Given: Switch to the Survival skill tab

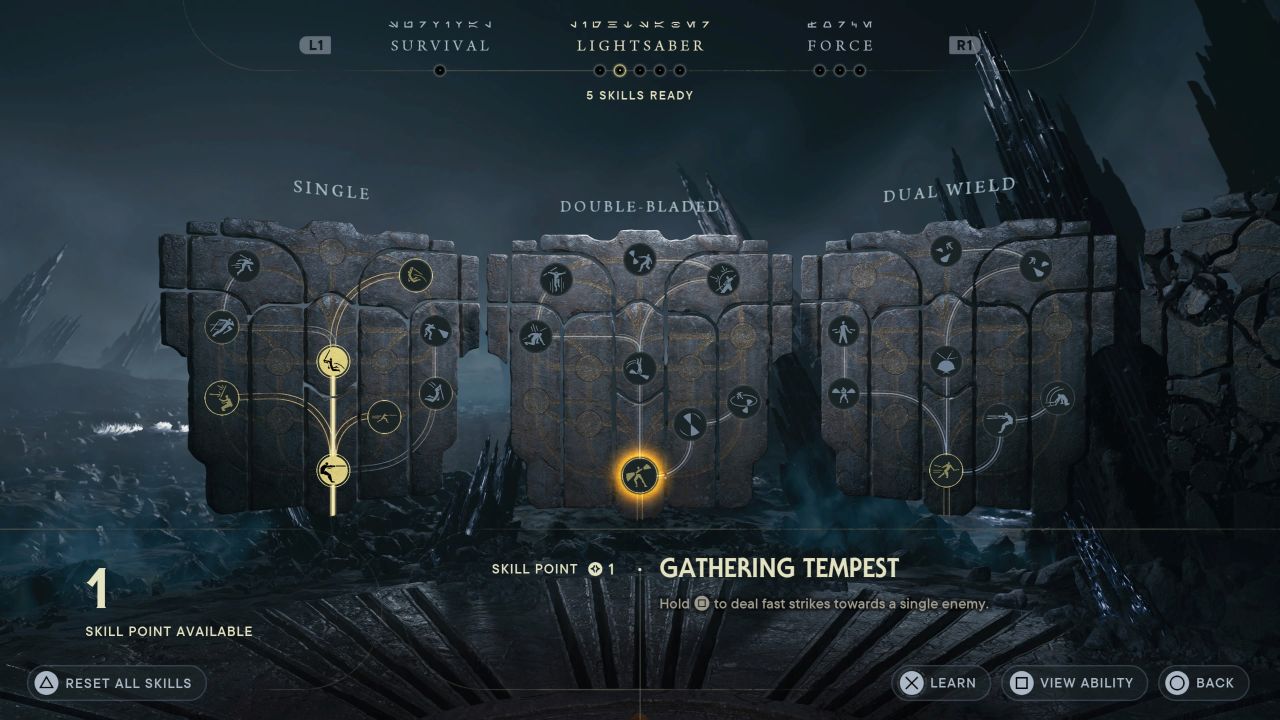Looking at the screenshot, I should [x=440, y=46].
